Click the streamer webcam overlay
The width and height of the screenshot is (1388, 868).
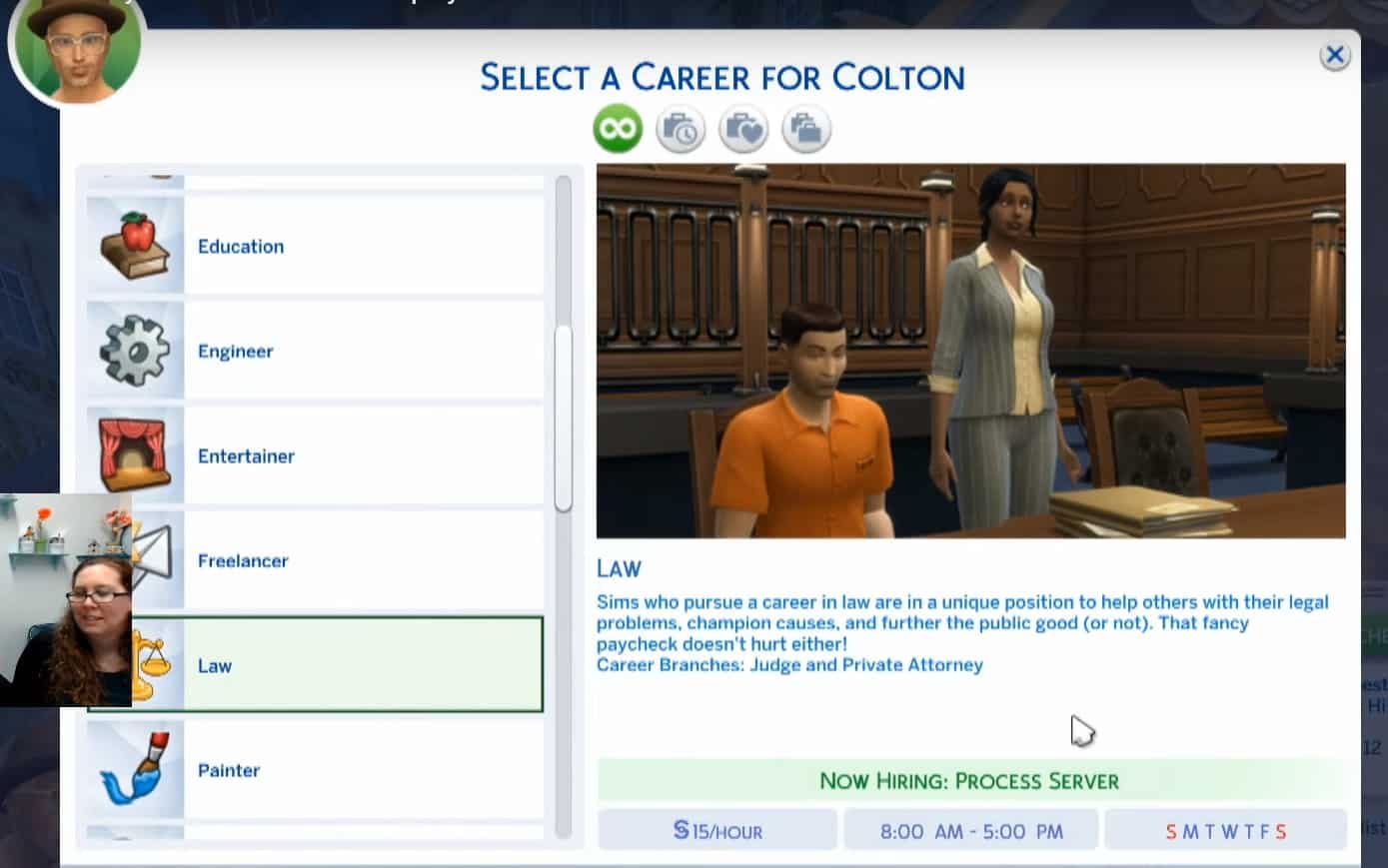click(66, 599)
